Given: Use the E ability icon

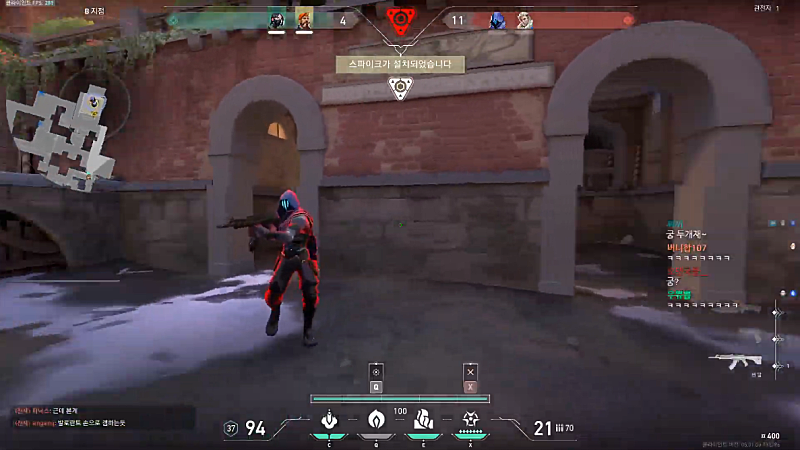Looking at the screenshot, I should coord(424,420).
